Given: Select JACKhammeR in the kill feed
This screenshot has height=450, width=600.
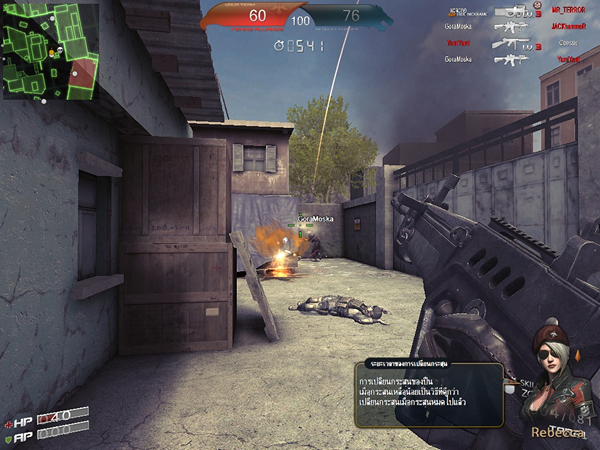Looking at the screenshot, I should click(x=565, y=26).
